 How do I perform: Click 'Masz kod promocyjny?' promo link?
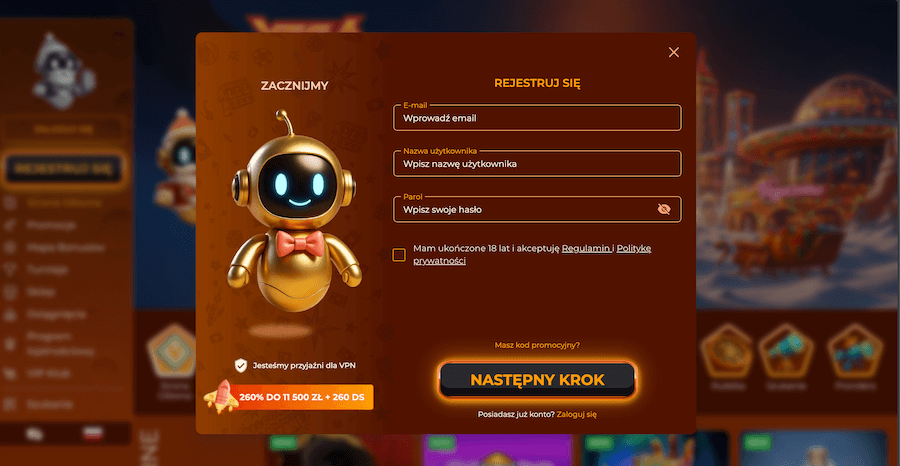[x=537, y=345]
